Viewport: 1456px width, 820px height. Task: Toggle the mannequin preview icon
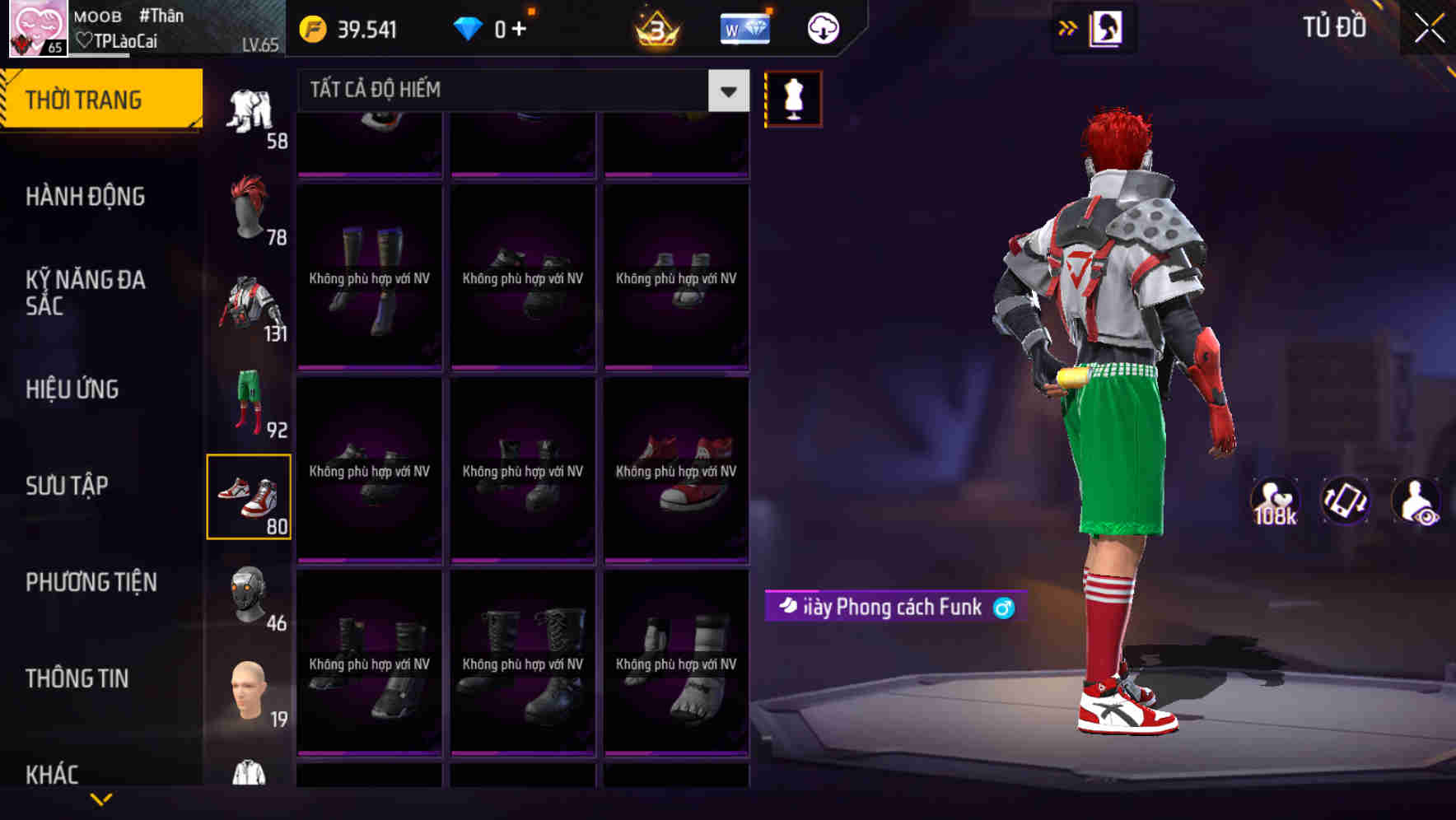(x=793, y=98)
